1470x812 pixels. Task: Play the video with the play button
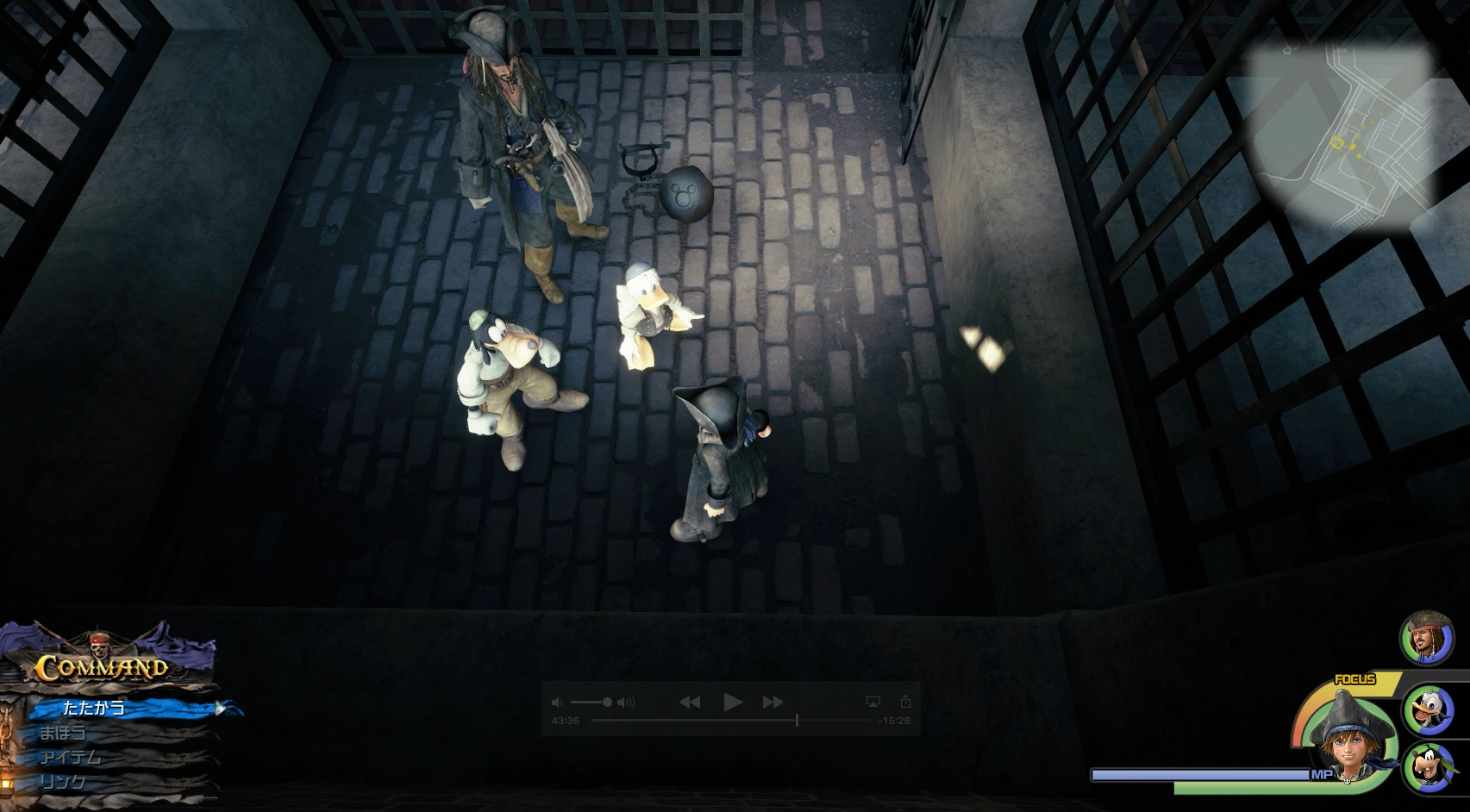(x=732, y=703)
